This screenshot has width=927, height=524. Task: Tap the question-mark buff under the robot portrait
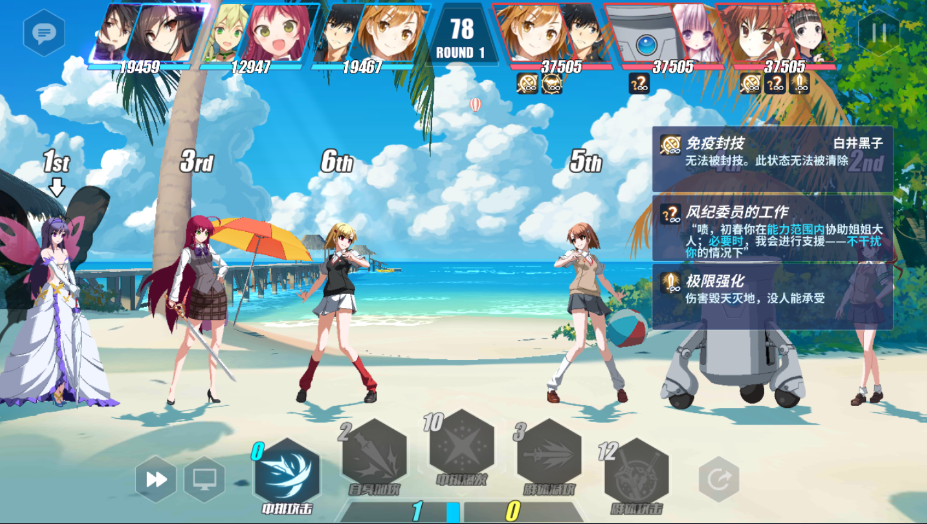click(638, 84)
